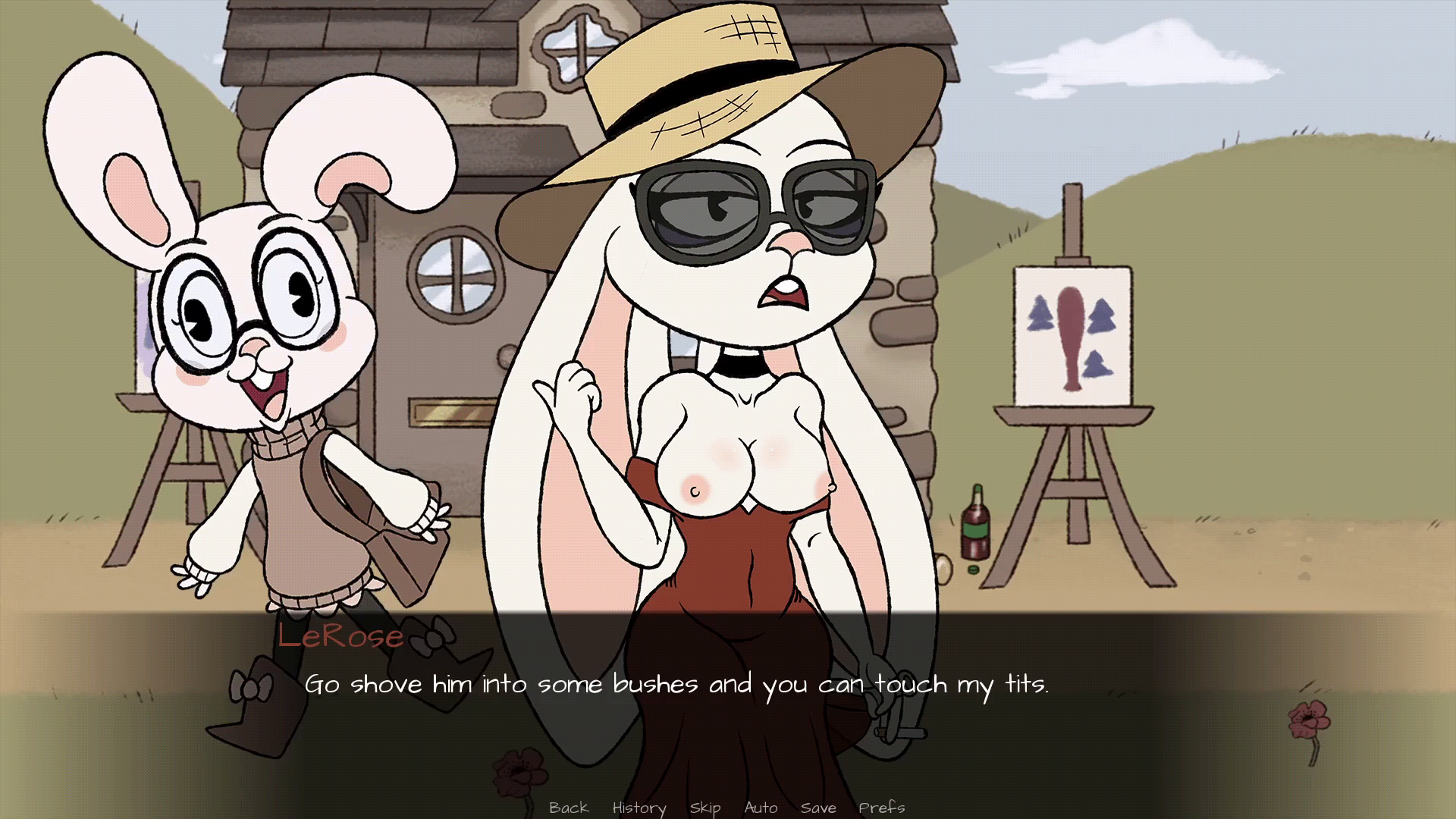Open the Prefs settings screen

[881, 808]
